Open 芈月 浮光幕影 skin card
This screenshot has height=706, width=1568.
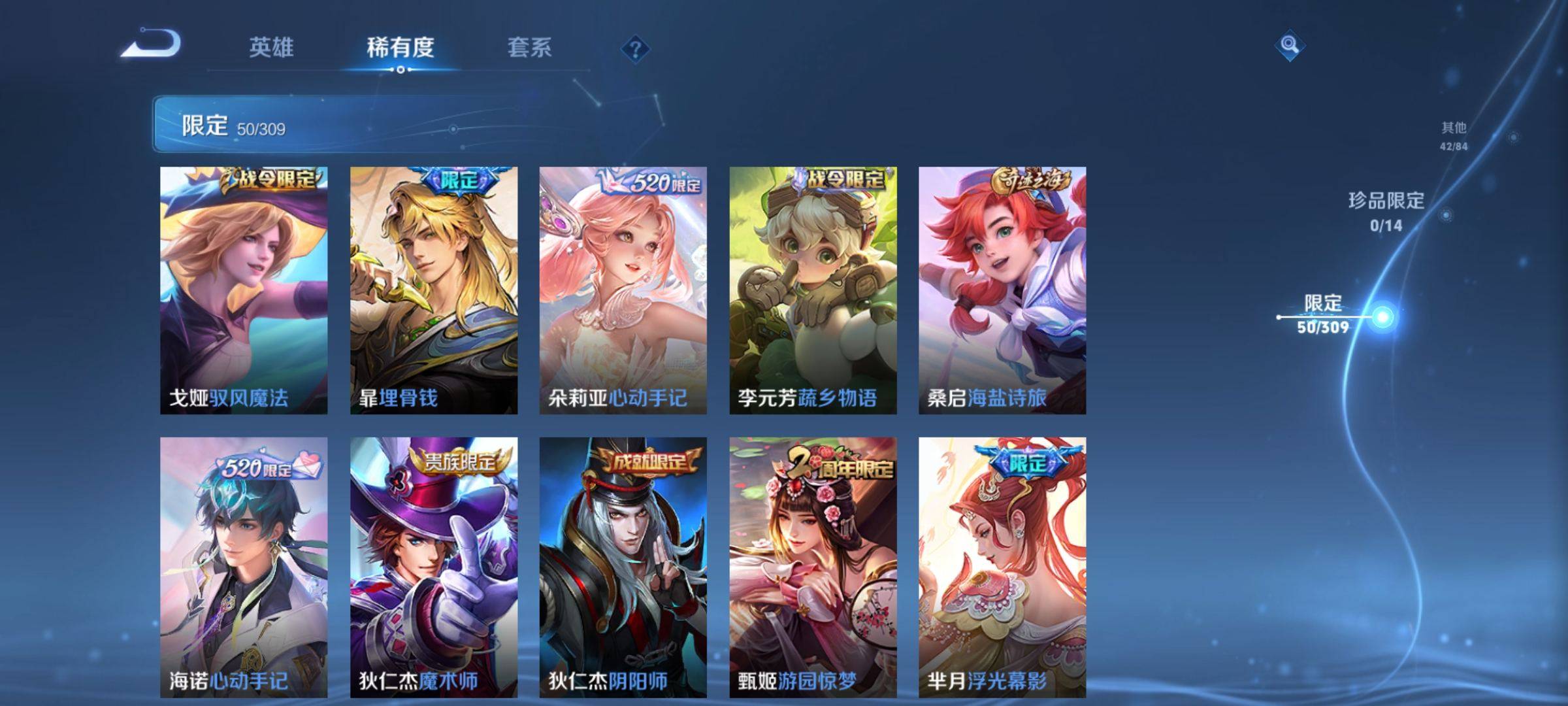pyautogui.click(x=1002, y=566)
